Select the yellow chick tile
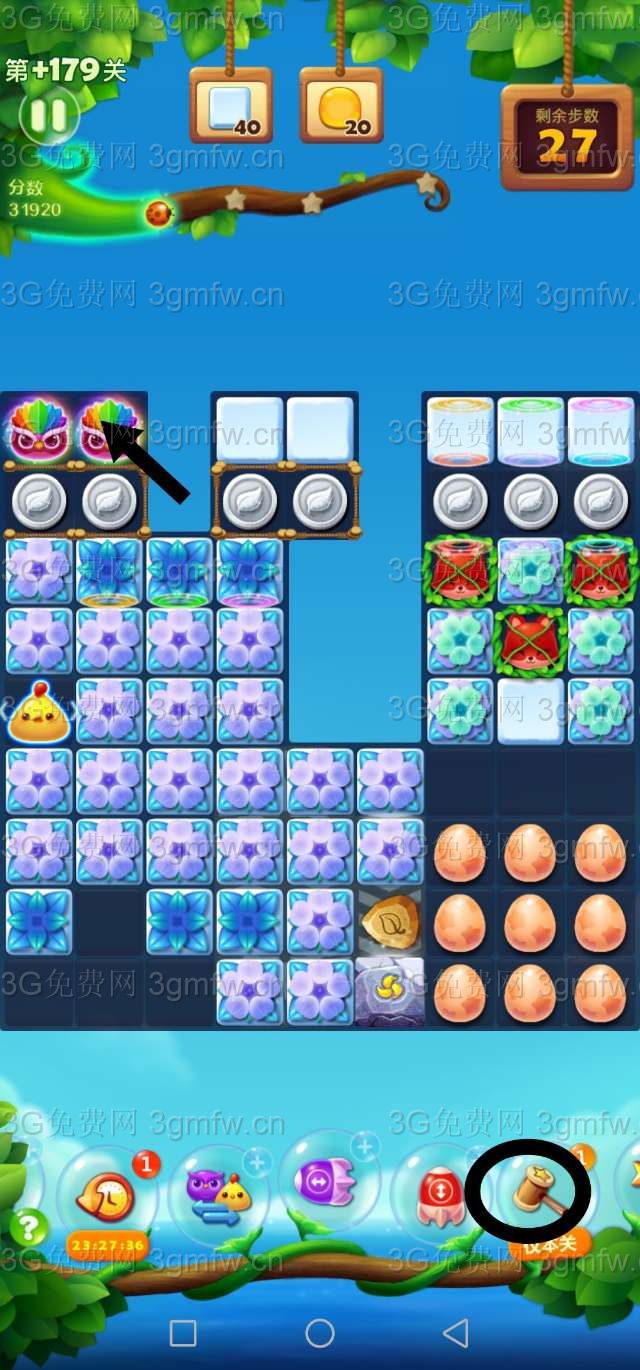 [38, 713]
